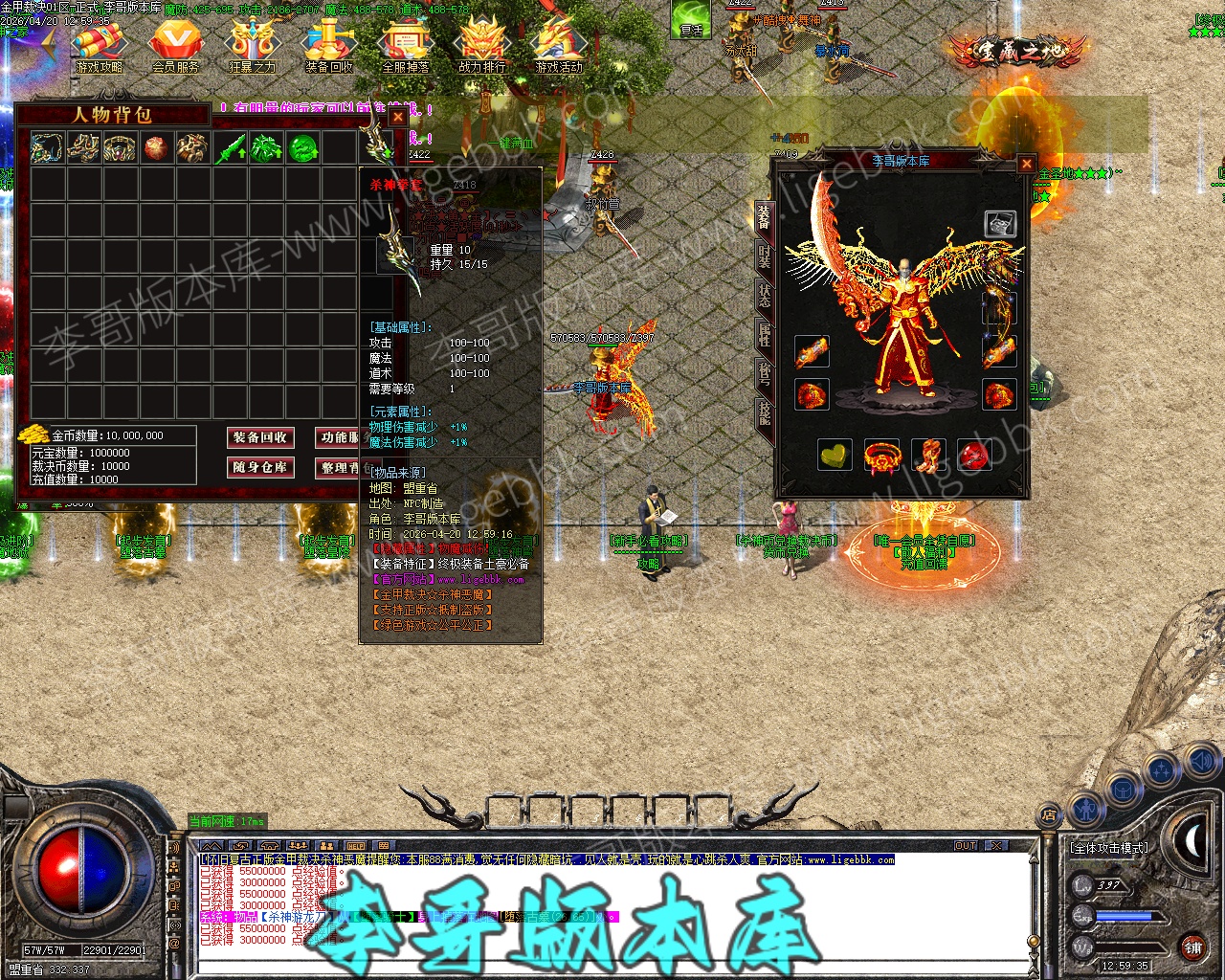Click the 随身仓库 portable storage button
The width and height of the screenshot is (1225, 980).
[260, 468]
